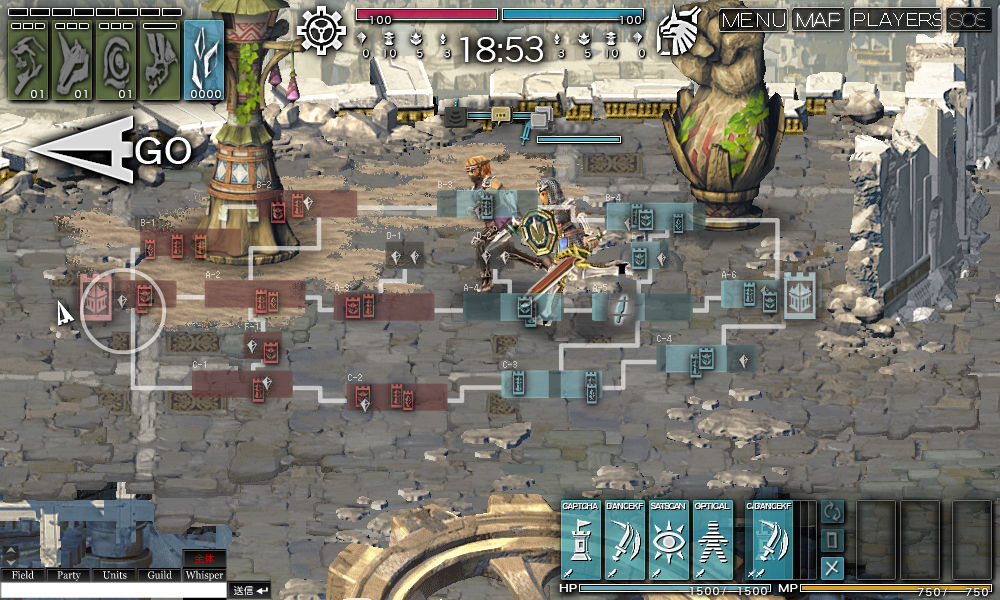Click the chat message input field
This screenshot has height=600, width=1000.
(x=113, y=591)
